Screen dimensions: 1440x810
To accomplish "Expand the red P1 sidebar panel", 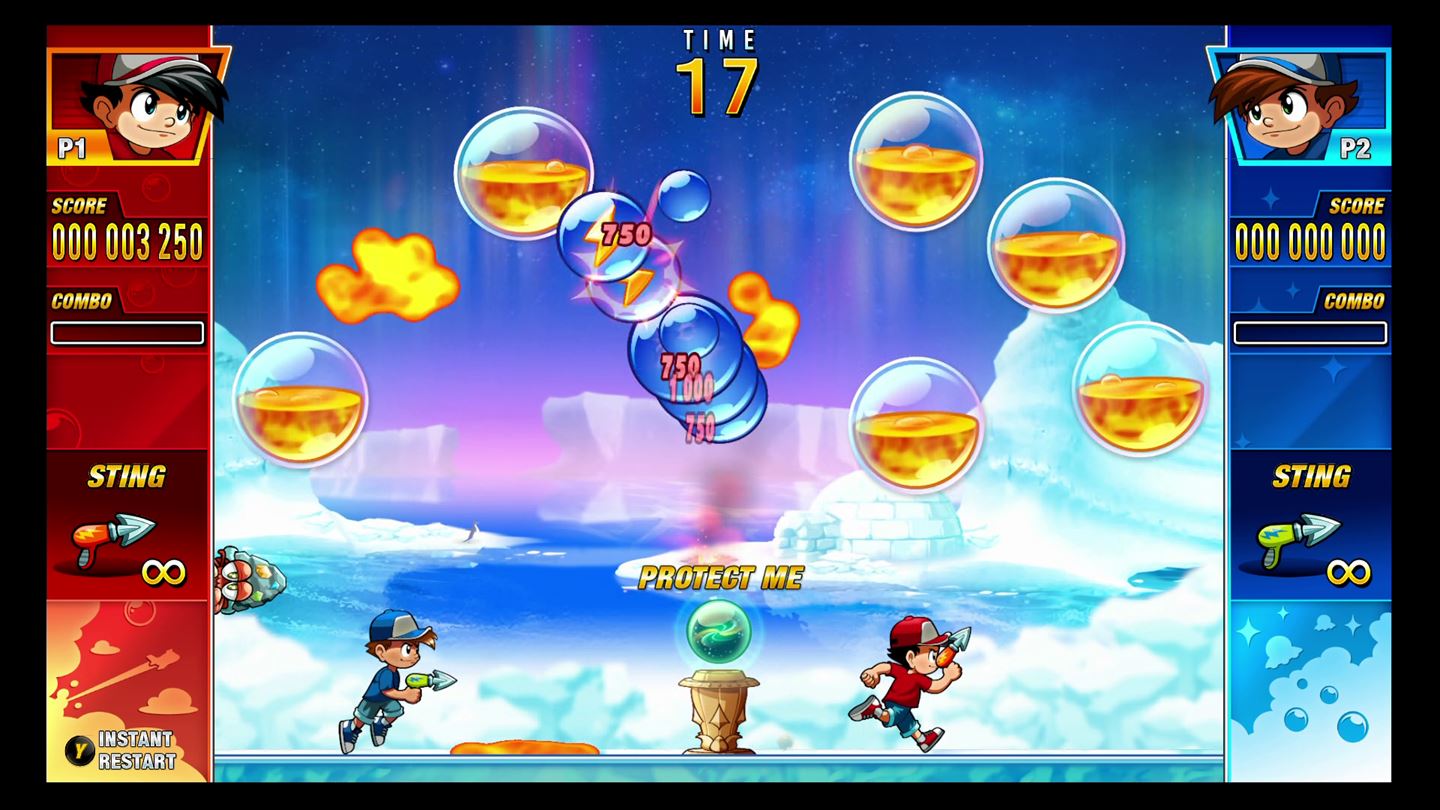I will (x=128, y=400).
